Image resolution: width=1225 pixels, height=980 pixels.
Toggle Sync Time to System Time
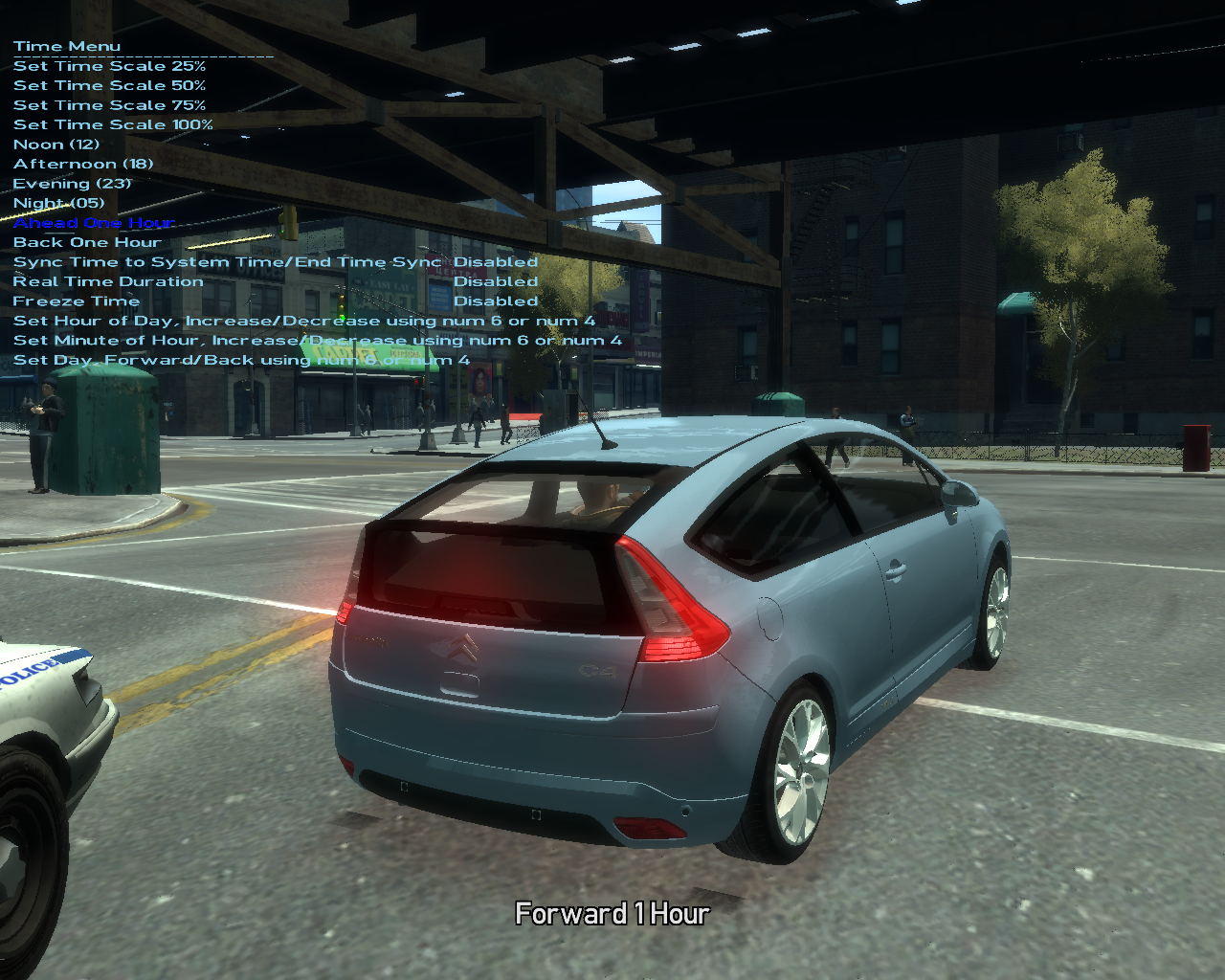coord(227,262)
